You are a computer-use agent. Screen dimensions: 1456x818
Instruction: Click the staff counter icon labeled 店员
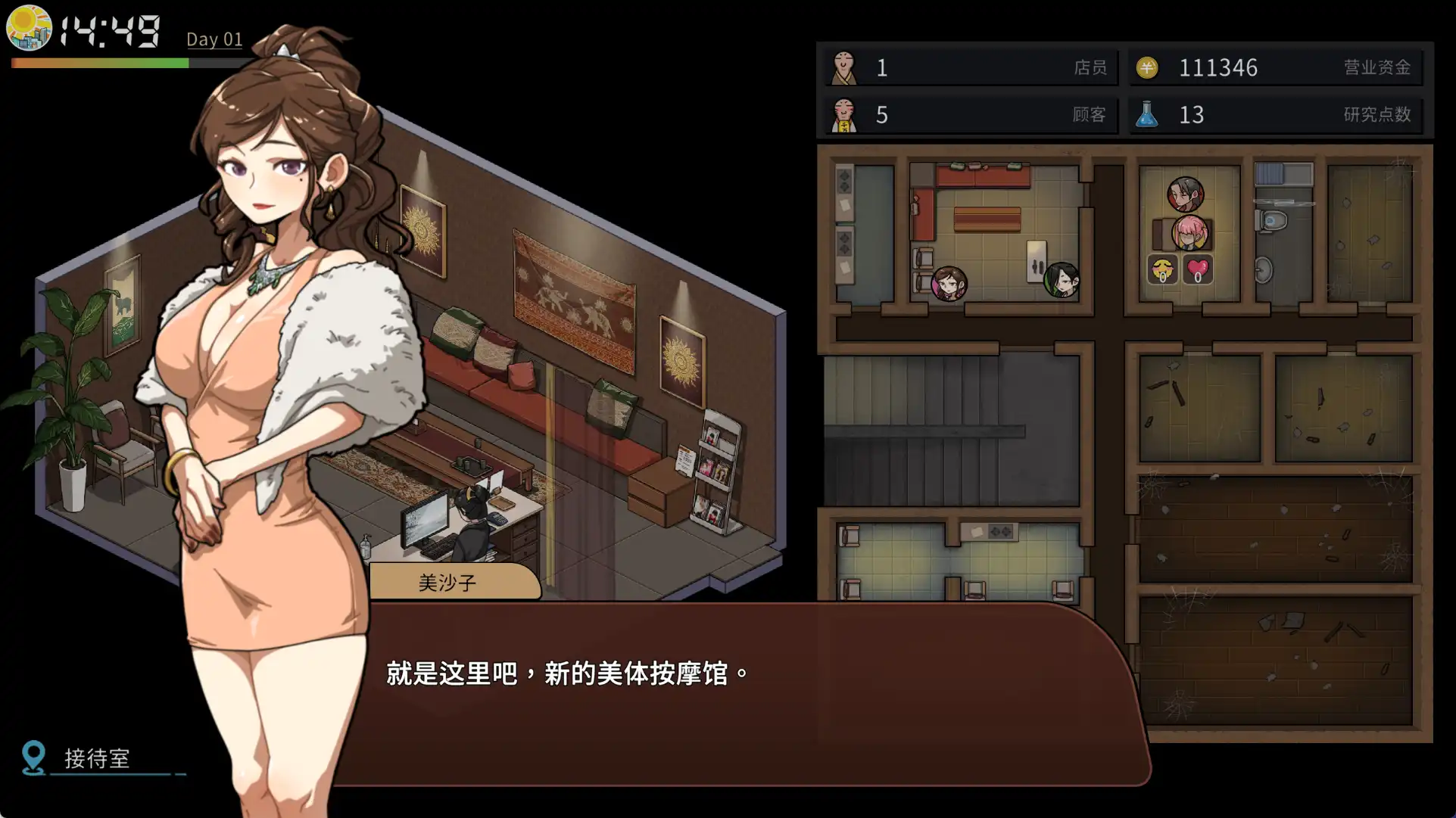846,67
